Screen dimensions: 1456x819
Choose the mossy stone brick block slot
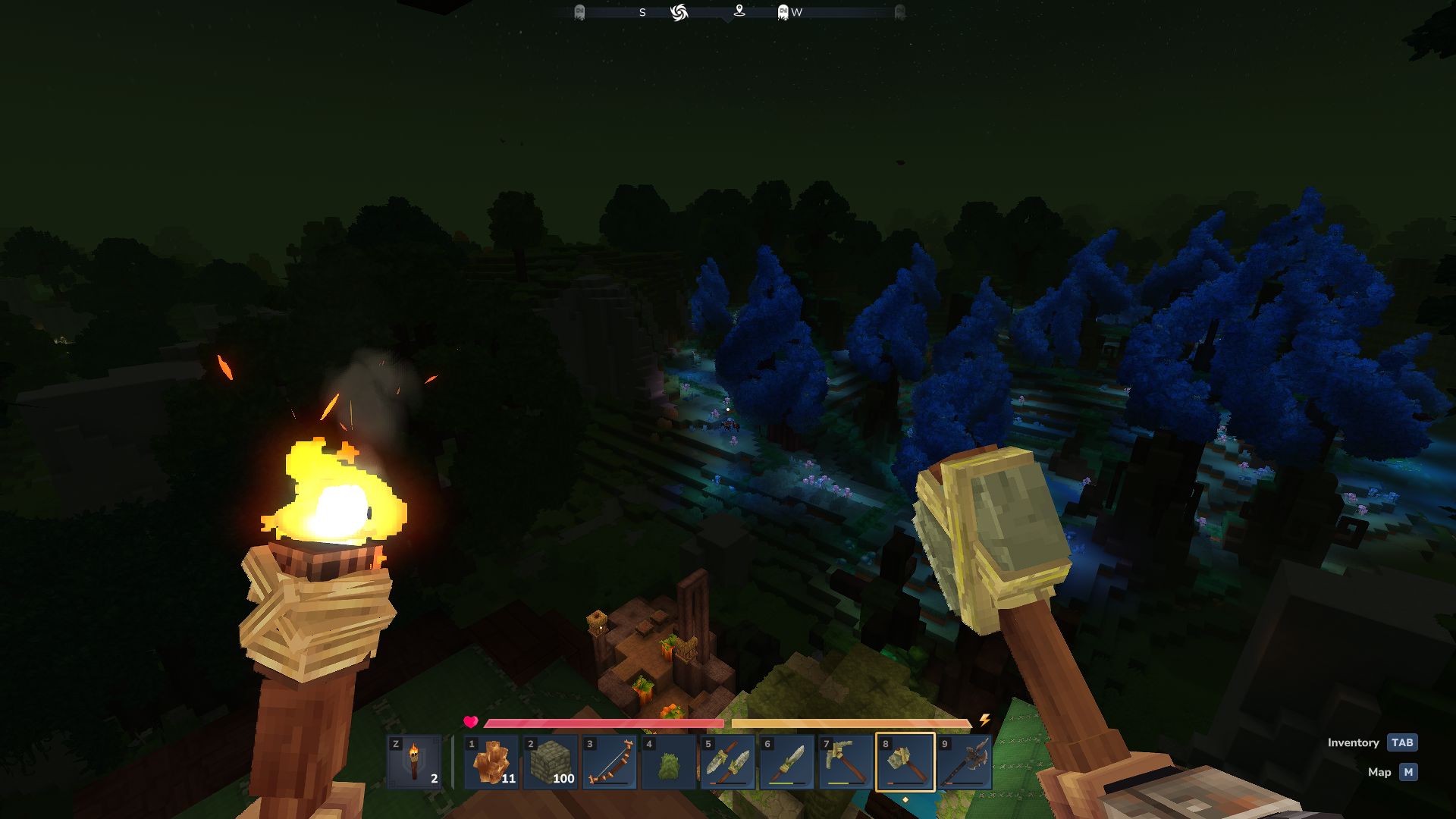pyautogui.click(x=551, y=761)
